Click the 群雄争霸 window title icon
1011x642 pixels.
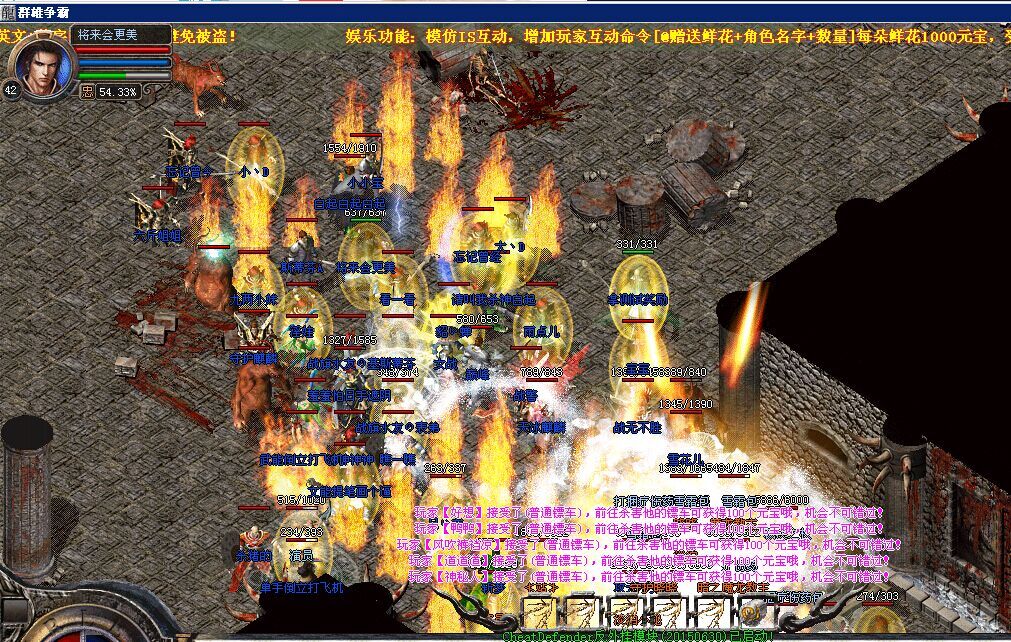[x=9, y=11]
